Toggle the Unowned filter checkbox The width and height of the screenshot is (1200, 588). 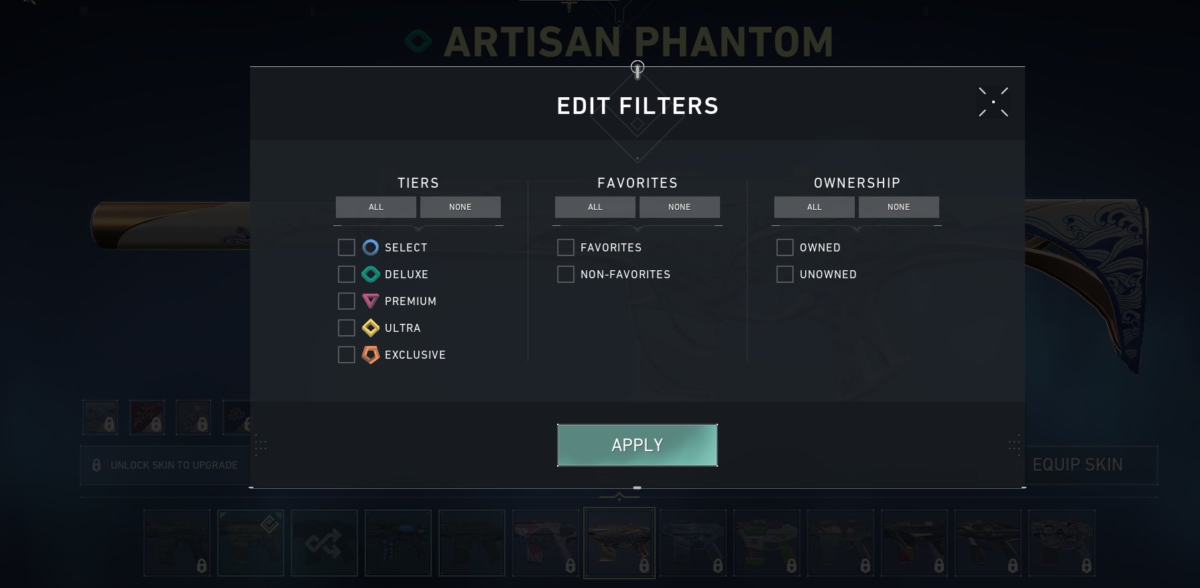click(785, 274)
